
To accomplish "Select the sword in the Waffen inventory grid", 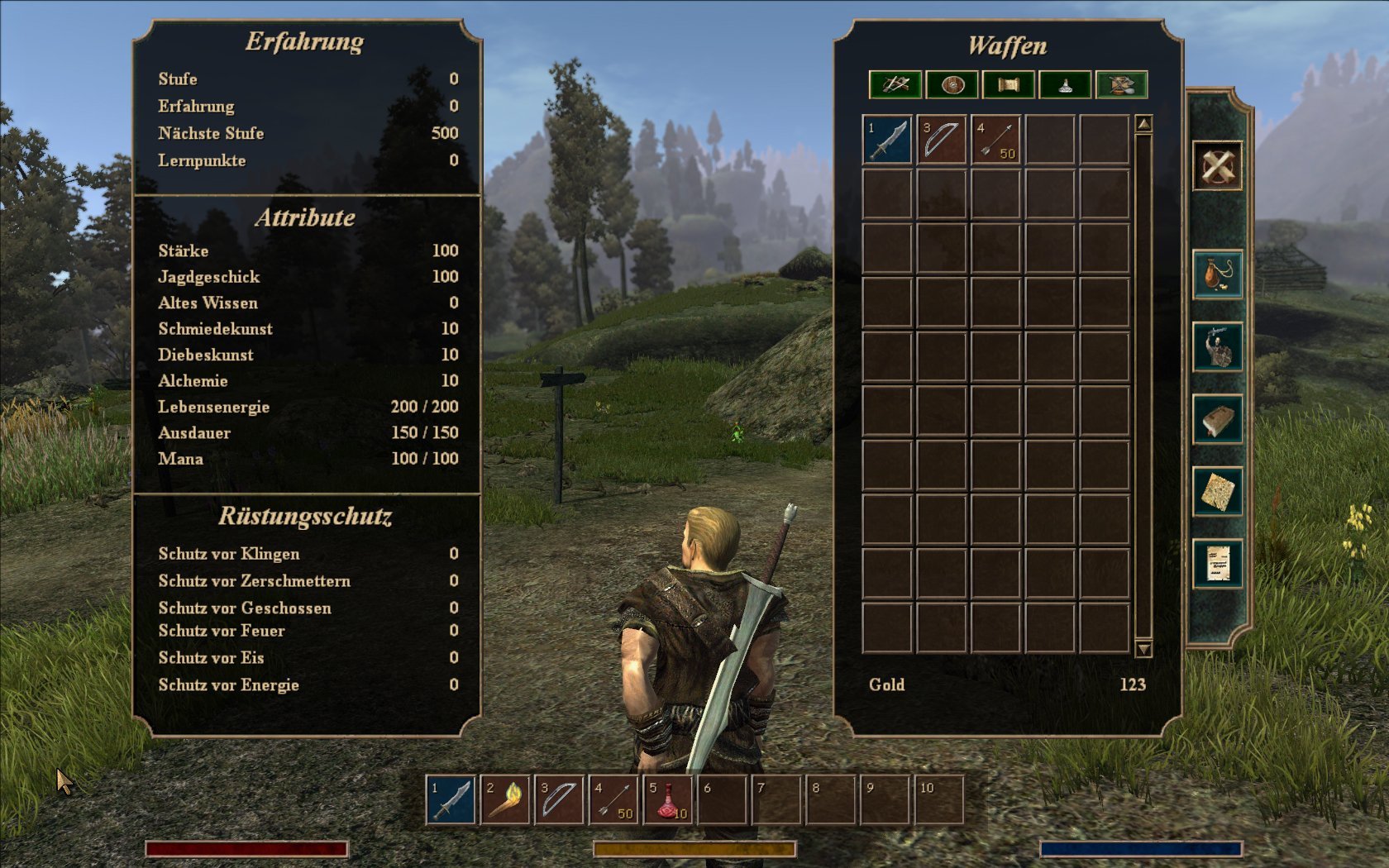I will (x=887, y=139).
